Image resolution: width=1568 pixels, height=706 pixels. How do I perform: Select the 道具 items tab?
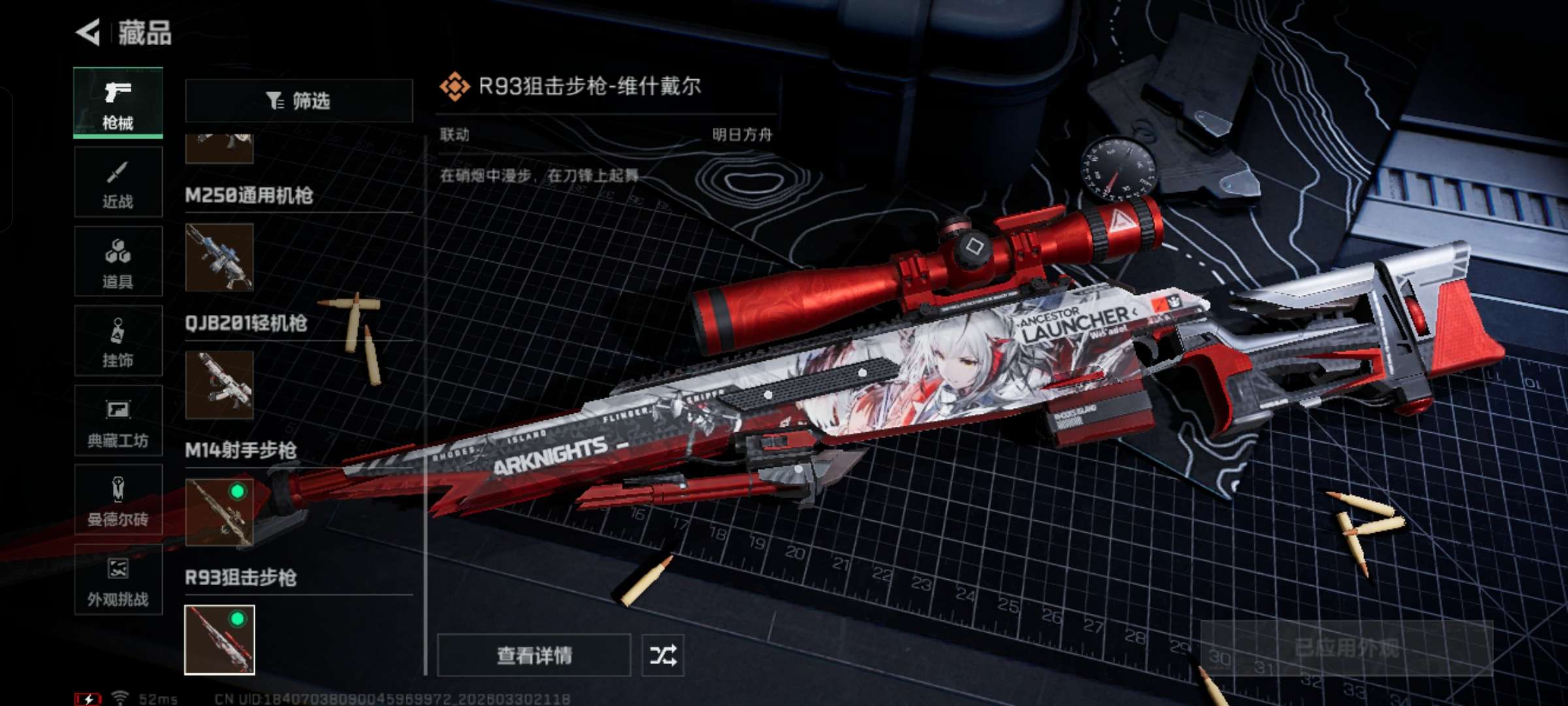click(x=118, y=261)
